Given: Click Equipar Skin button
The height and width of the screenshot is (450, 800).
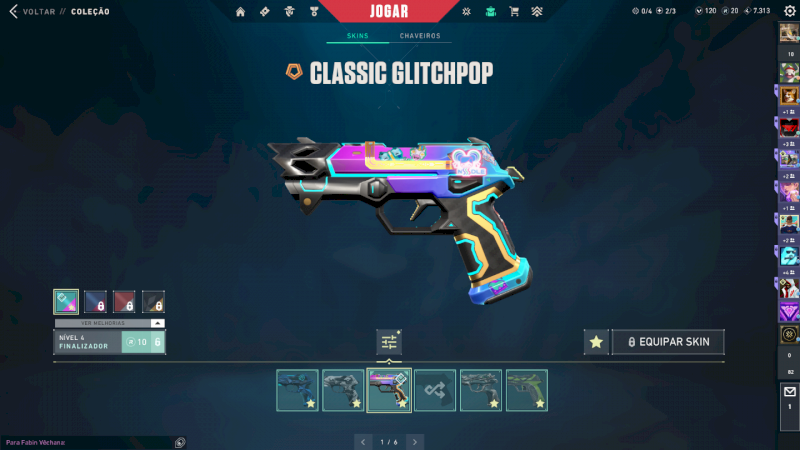Looking at the screenshot, I should [x=668, y=342].
